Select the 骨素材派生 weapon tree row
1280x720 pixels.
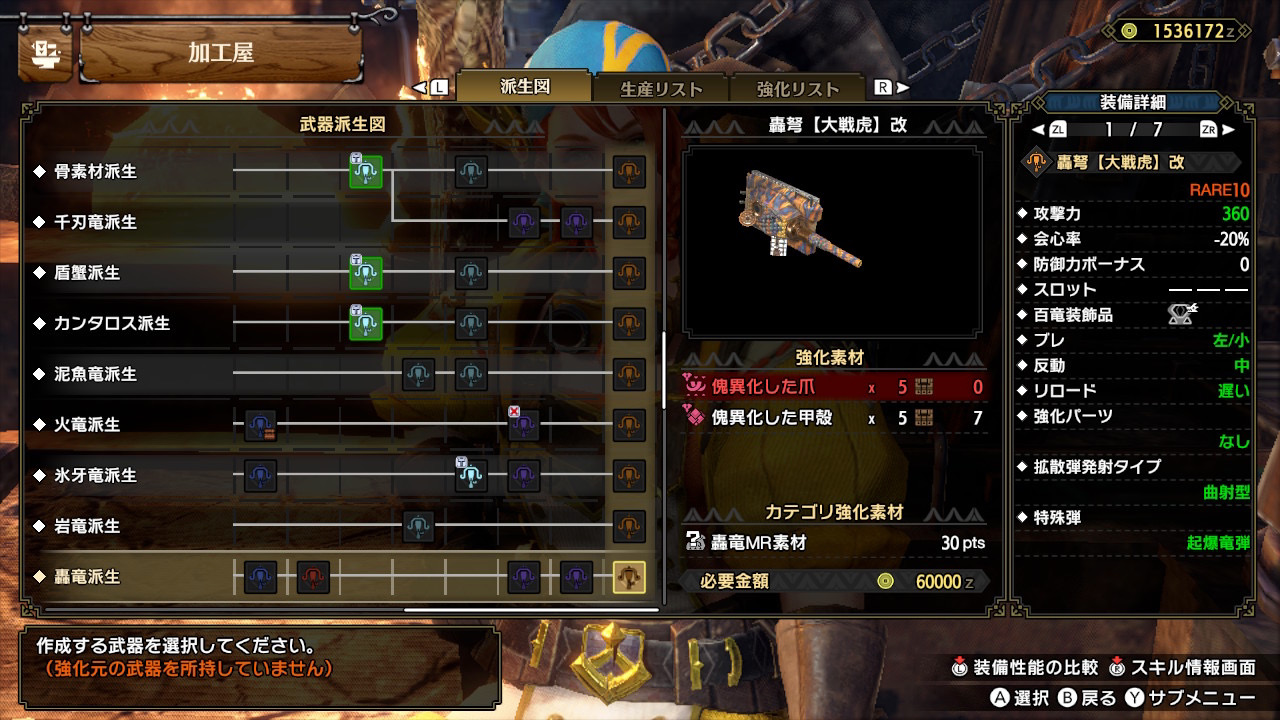click(x=96, y=172)
